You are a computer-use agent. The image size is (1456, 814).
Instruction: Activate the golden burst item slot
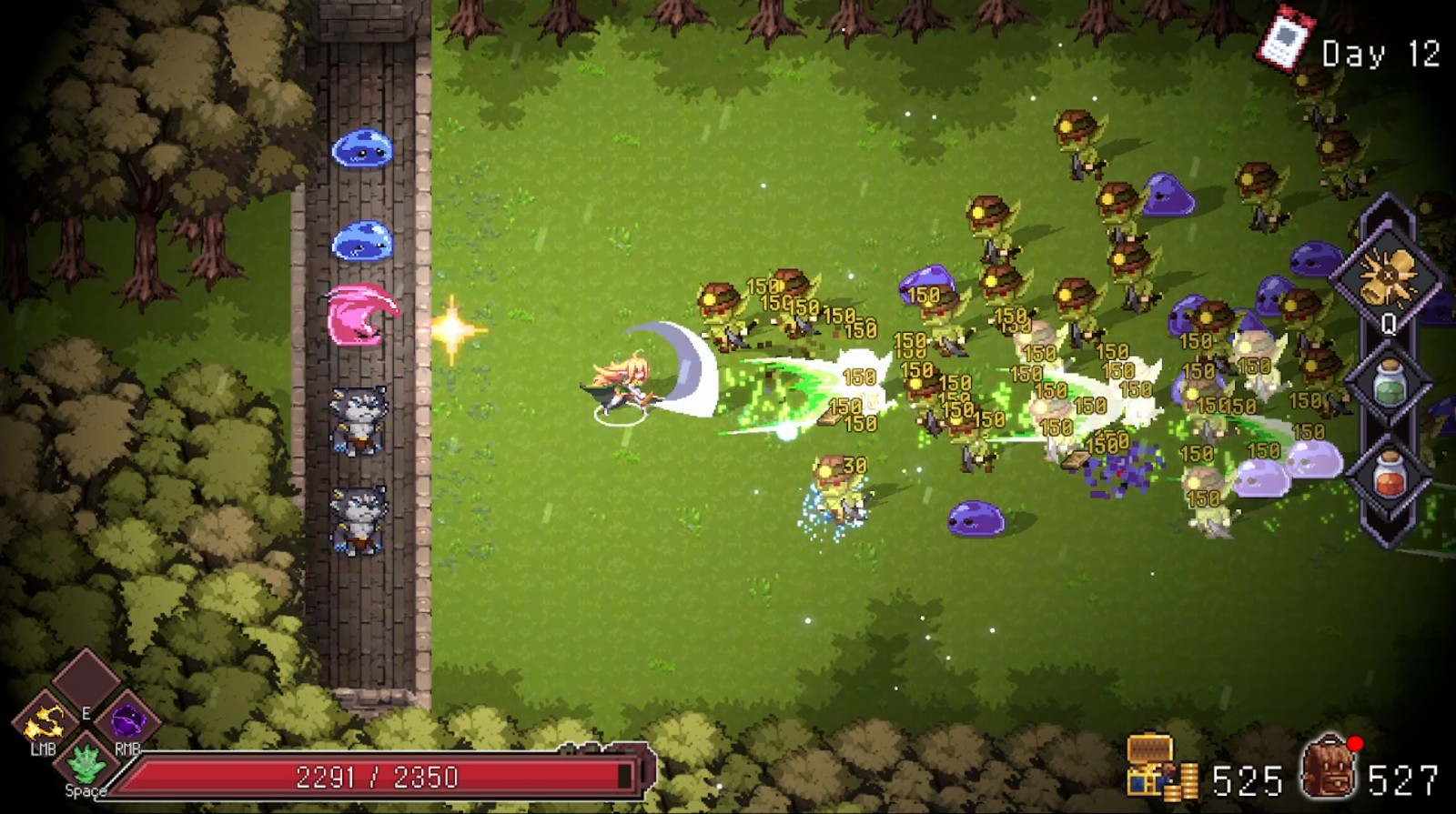tap(1388, 270)
